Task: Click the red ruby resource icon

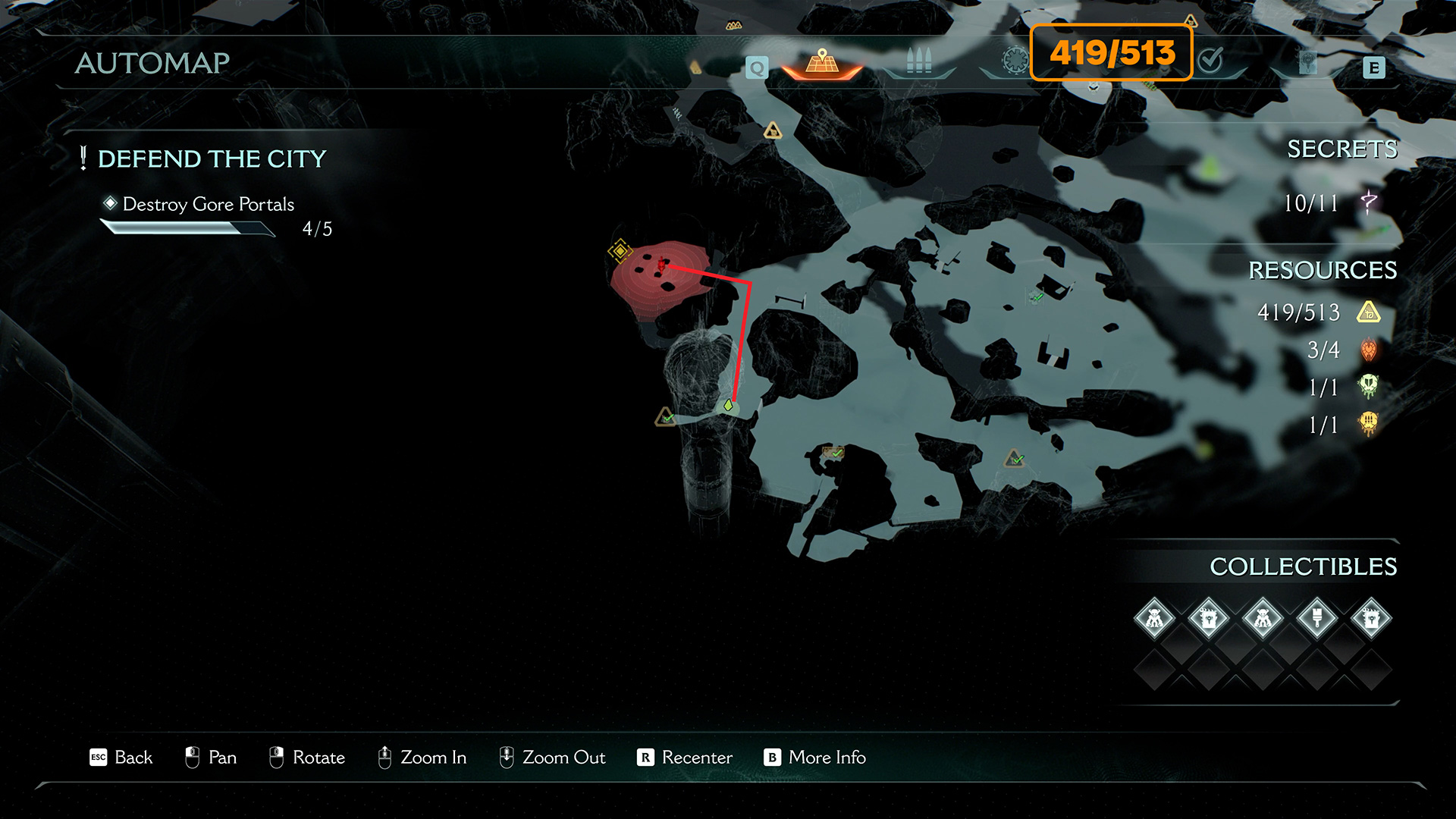Action: pyautogui.click(x=1369, y=350)
